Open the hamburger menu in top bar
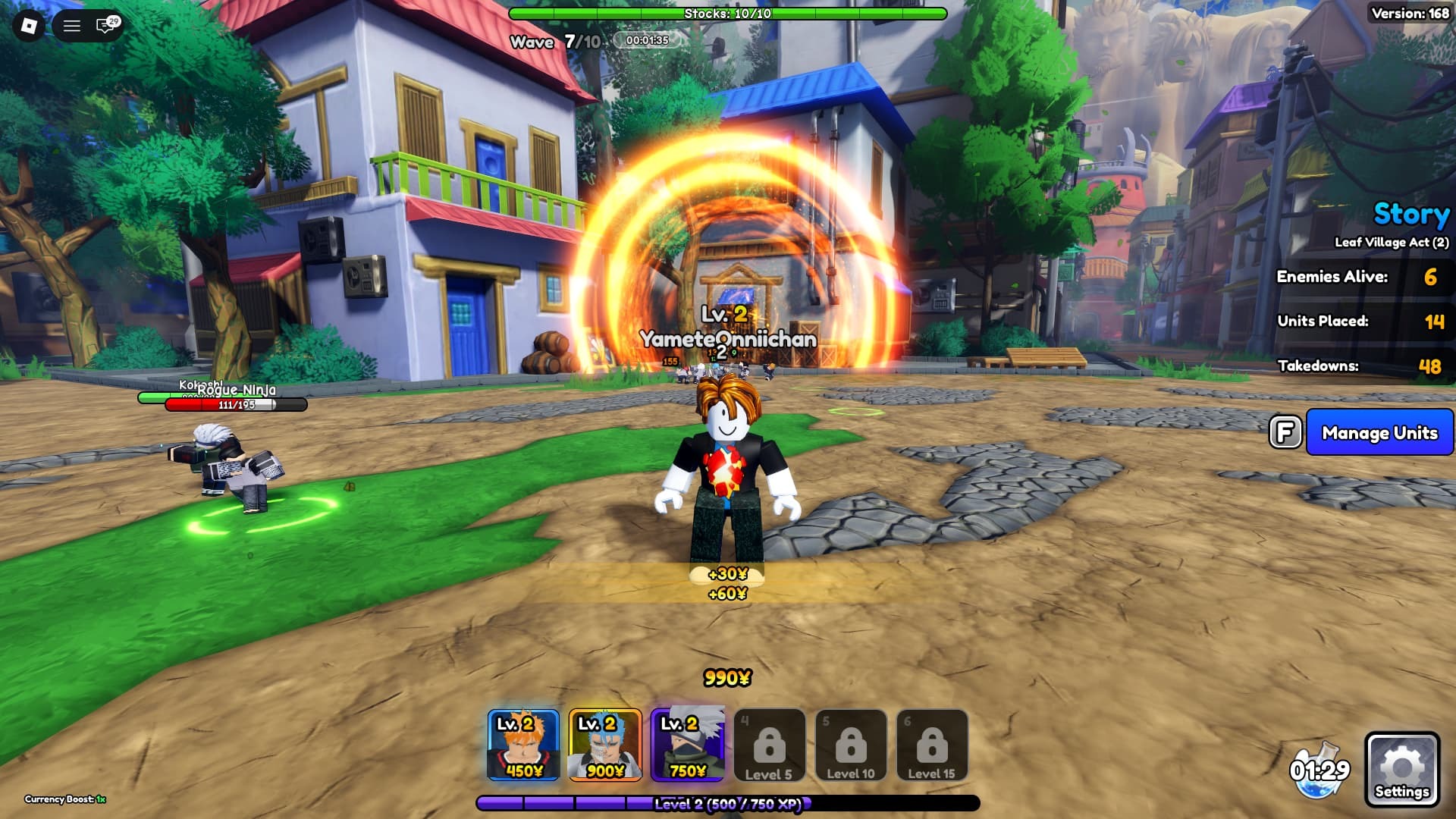Image resolution: width=1456 pixels, height=819 pixels. 72,26
